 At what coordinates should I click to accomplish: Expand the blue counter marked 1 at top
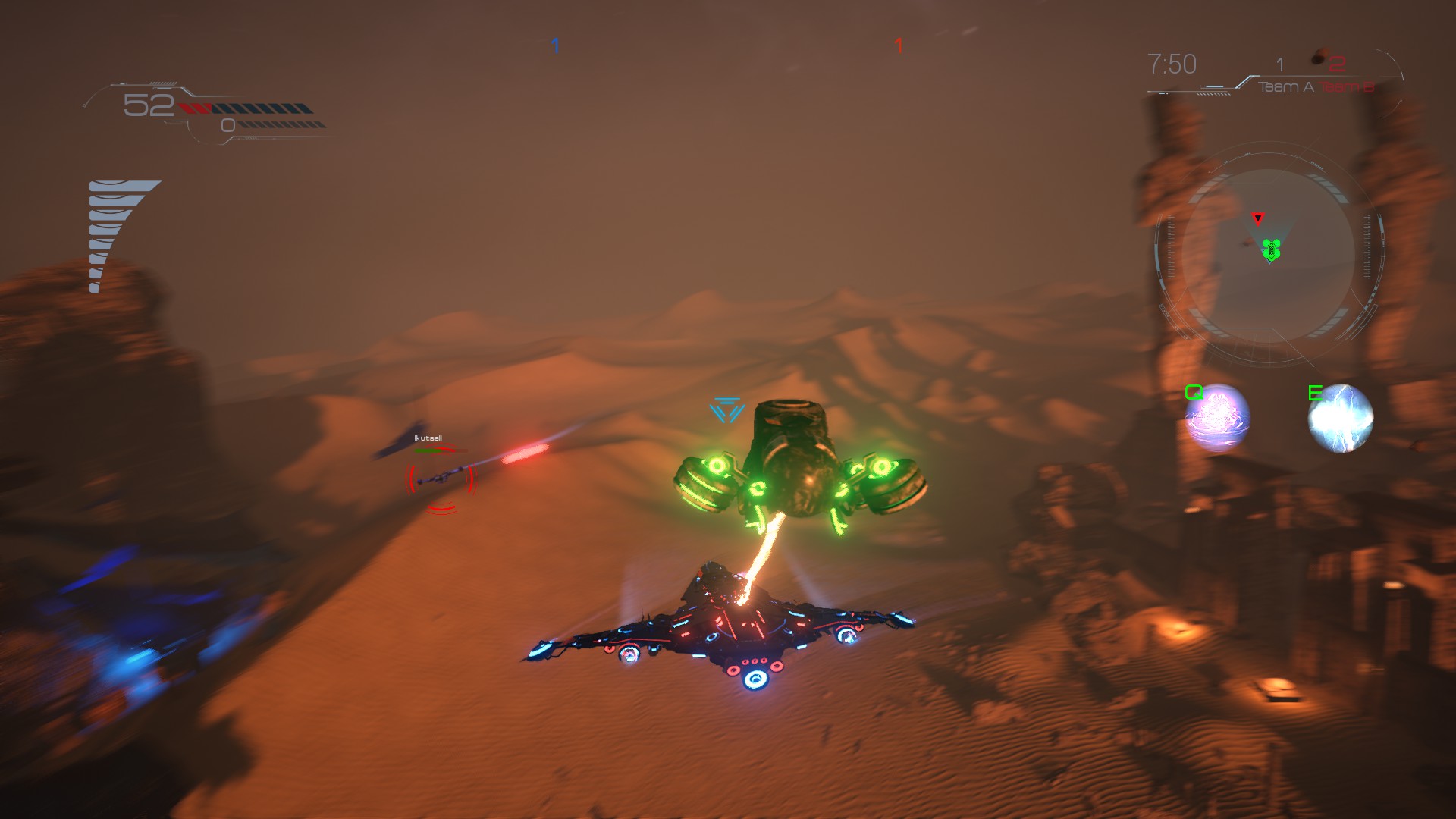554,45
